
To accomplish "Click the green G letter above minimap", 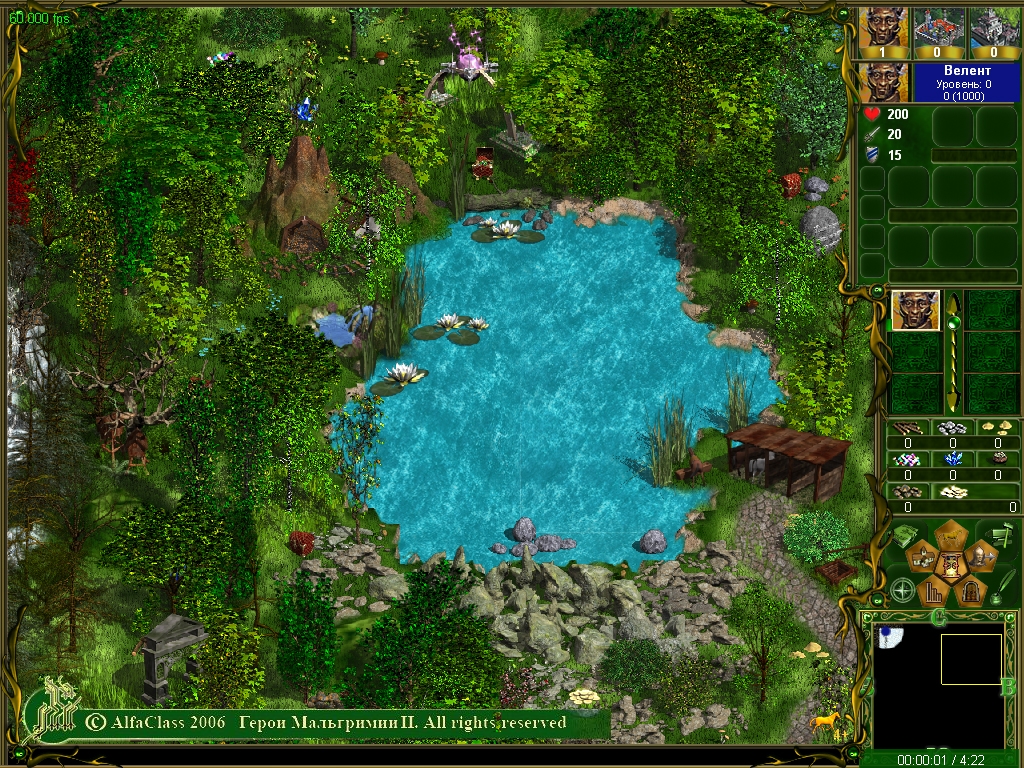I will tap(938, 616).
